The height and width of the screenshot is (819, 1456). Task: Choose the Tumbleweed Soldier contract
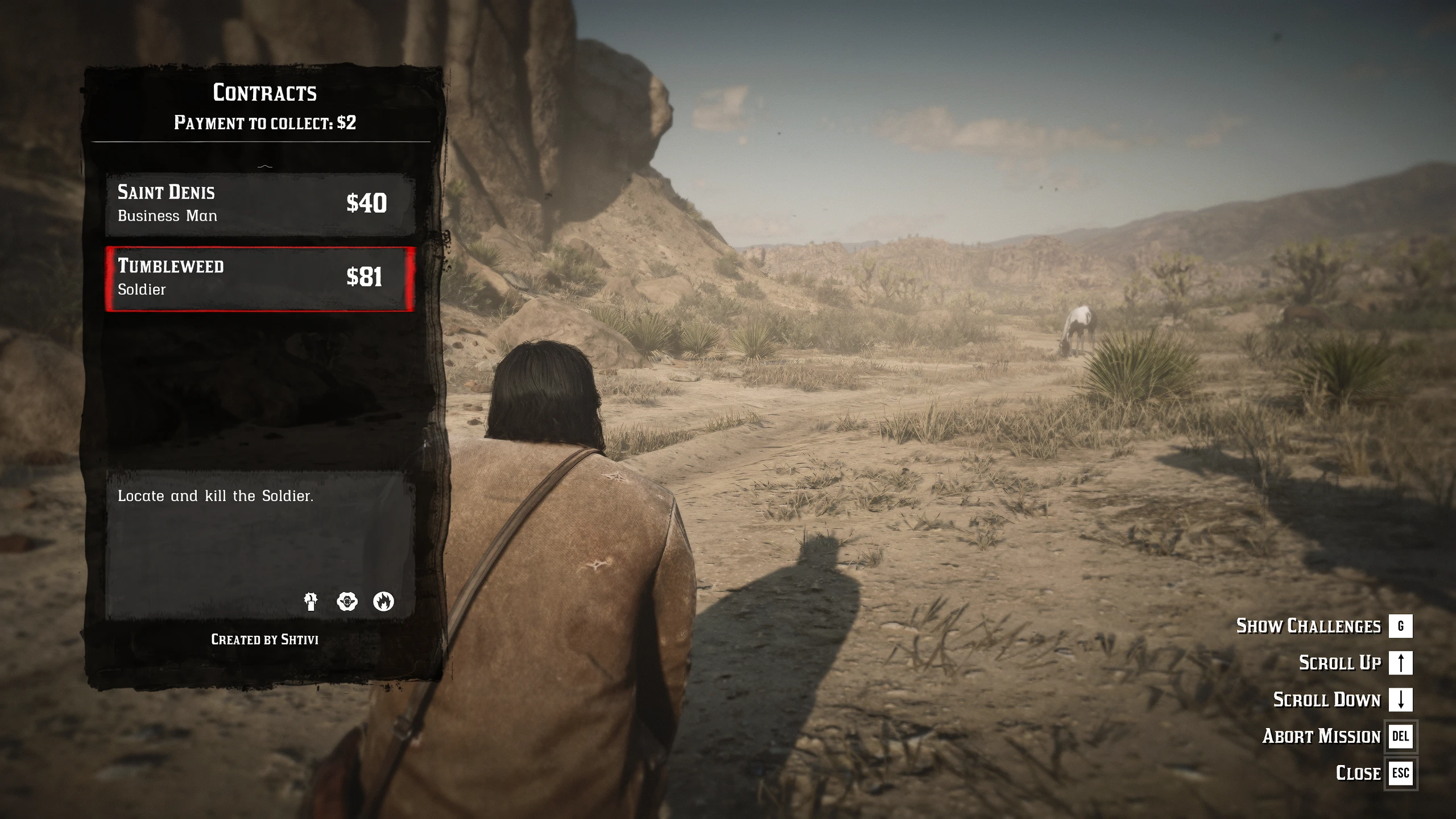260,279
